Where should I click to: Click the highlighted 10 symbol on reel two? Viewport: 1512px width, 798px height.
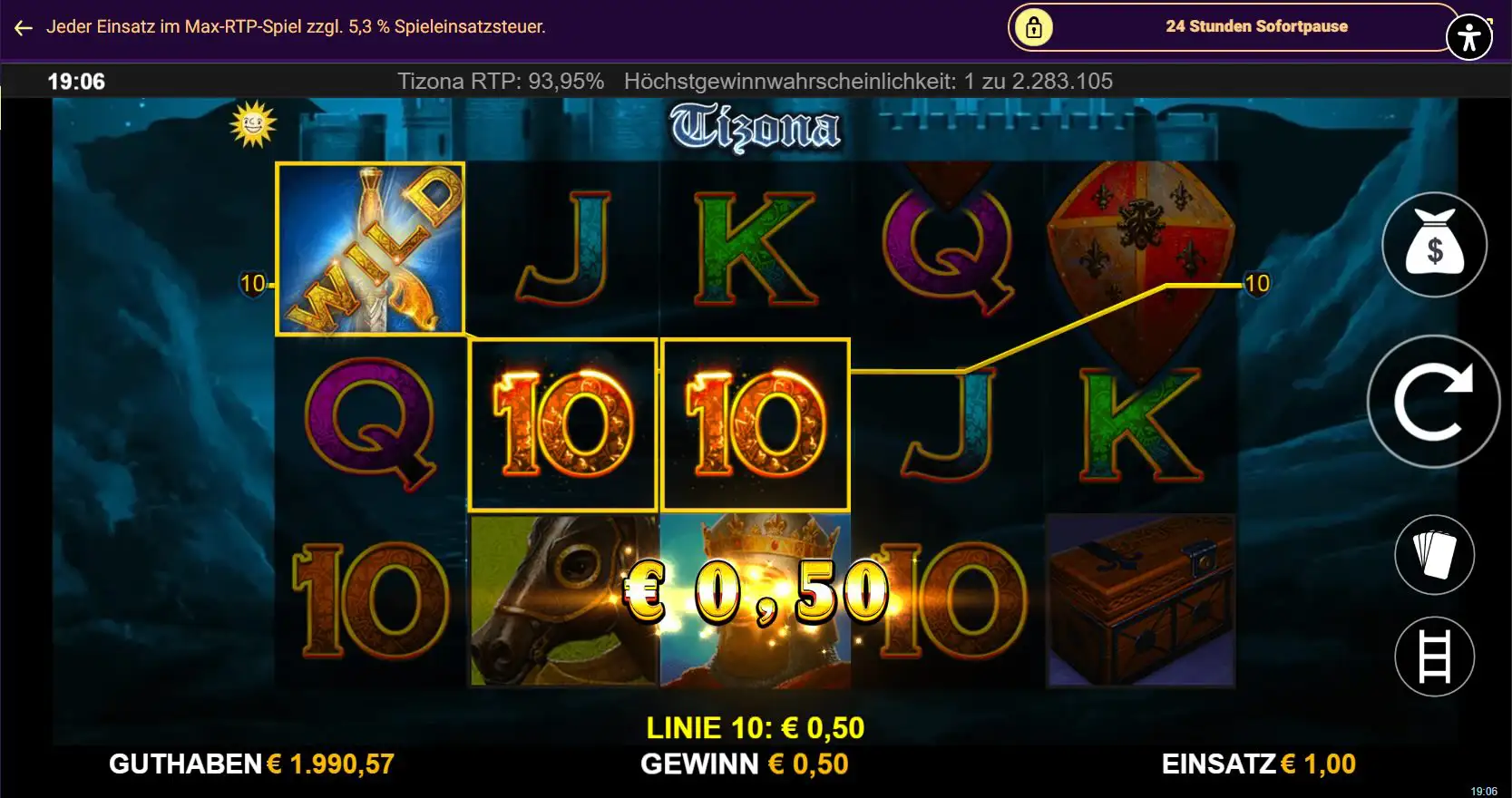561,423
